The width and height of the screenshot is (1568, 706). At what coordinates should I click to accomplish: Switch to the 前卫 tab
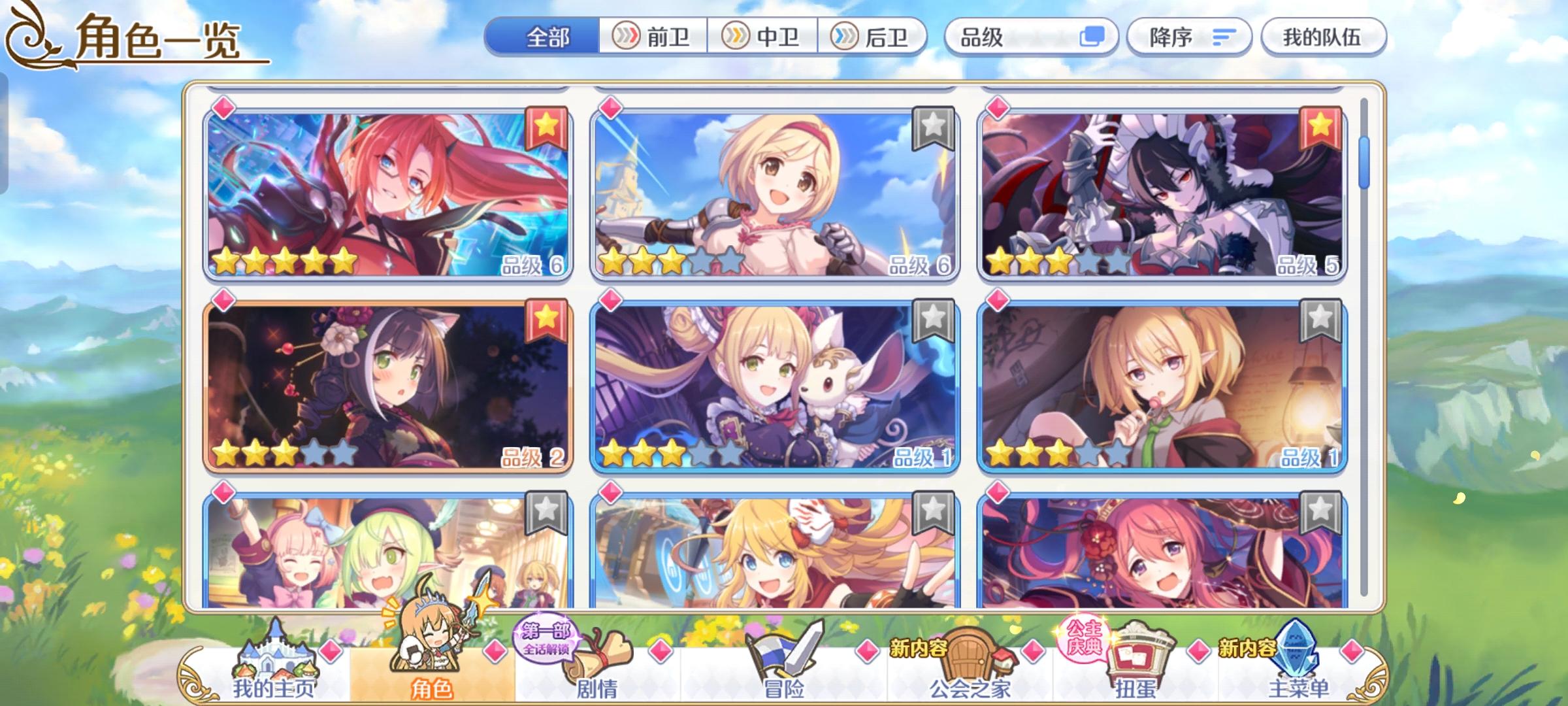pos(653,37)
